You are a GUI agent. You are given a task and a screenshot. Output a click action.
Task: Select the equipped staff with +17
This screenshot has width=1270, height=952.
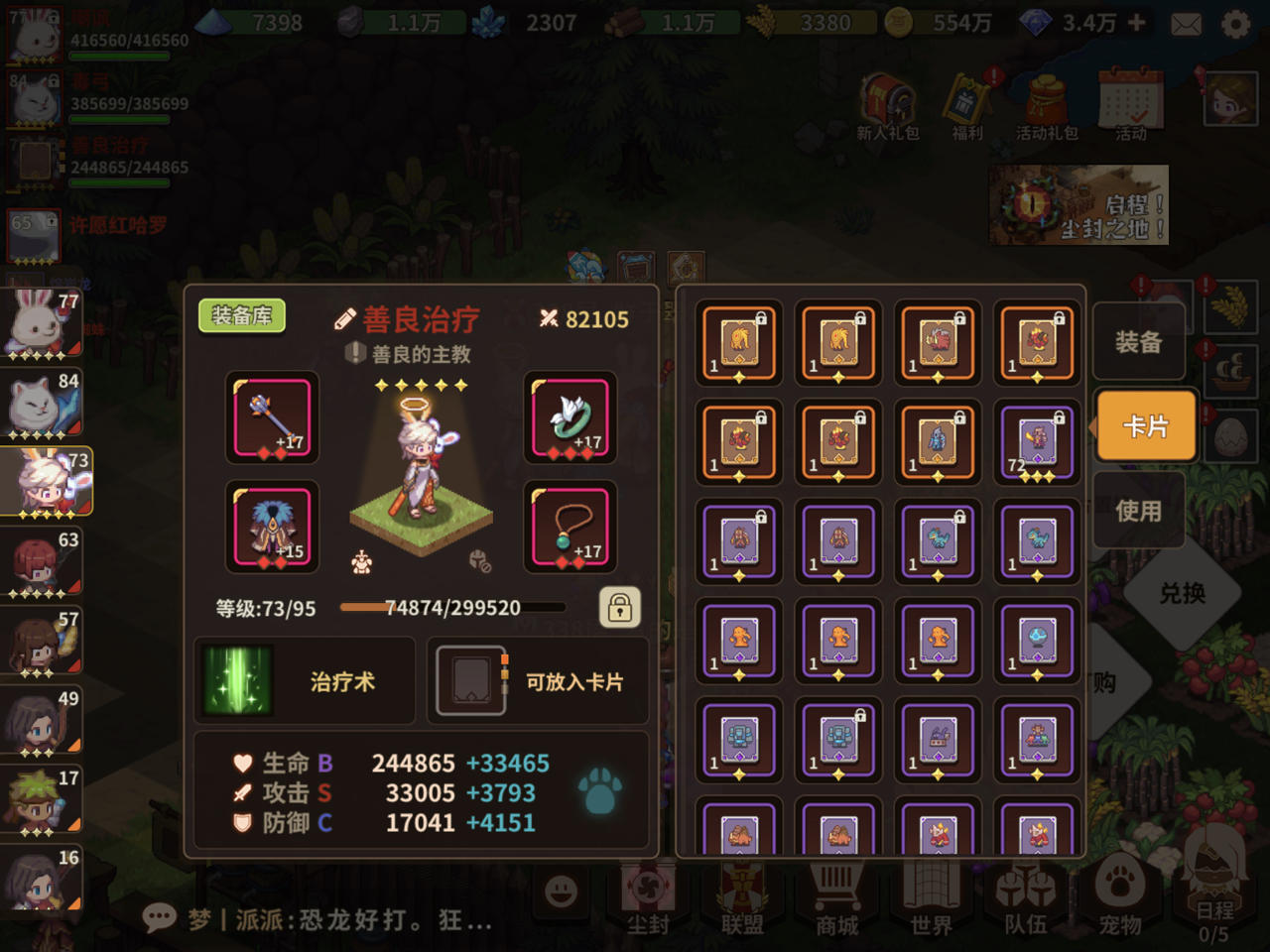272,416
